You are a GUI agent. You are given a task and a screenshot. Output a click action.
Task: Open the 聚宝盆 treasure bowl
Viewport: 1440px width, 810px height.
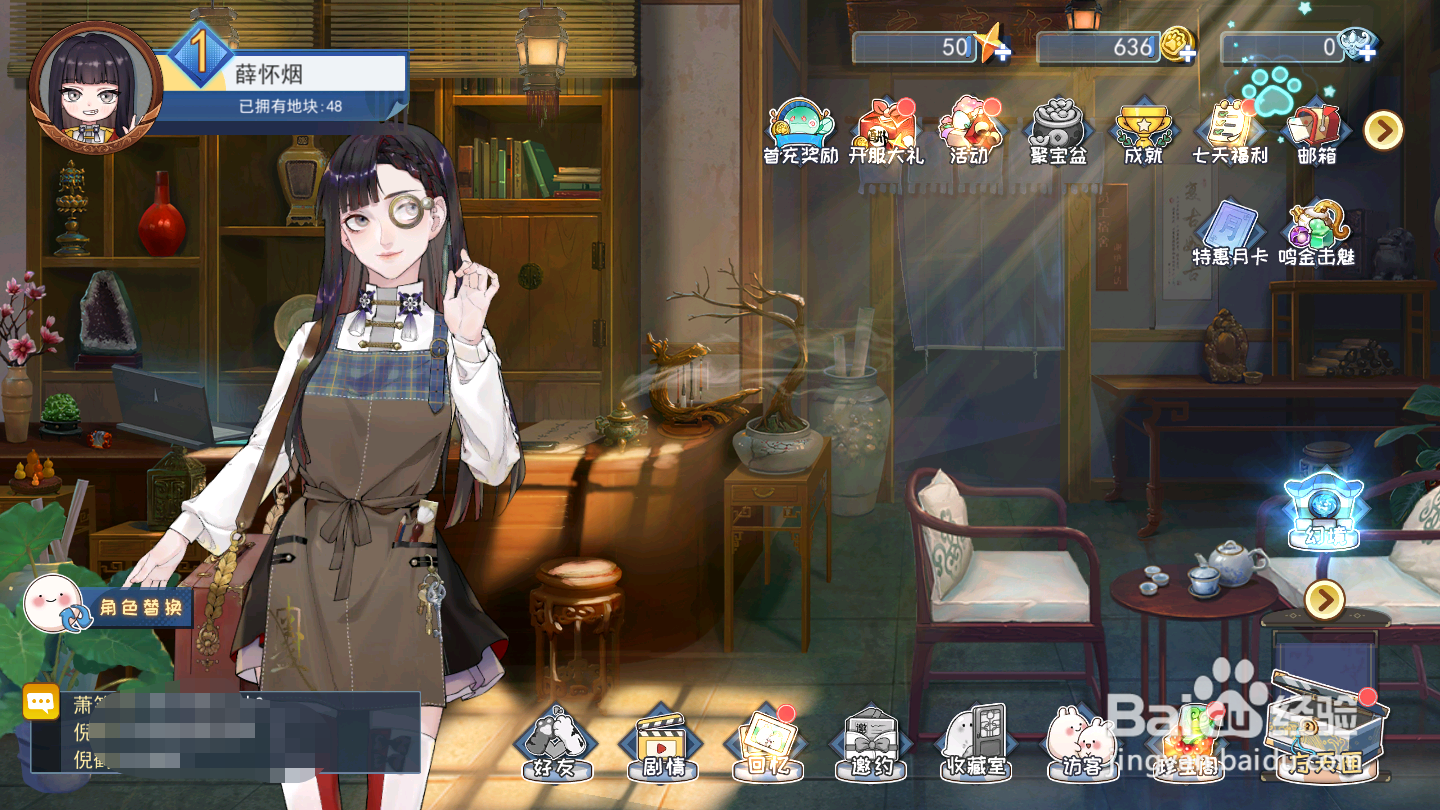pyautogui.click(x=1058, y=131)
